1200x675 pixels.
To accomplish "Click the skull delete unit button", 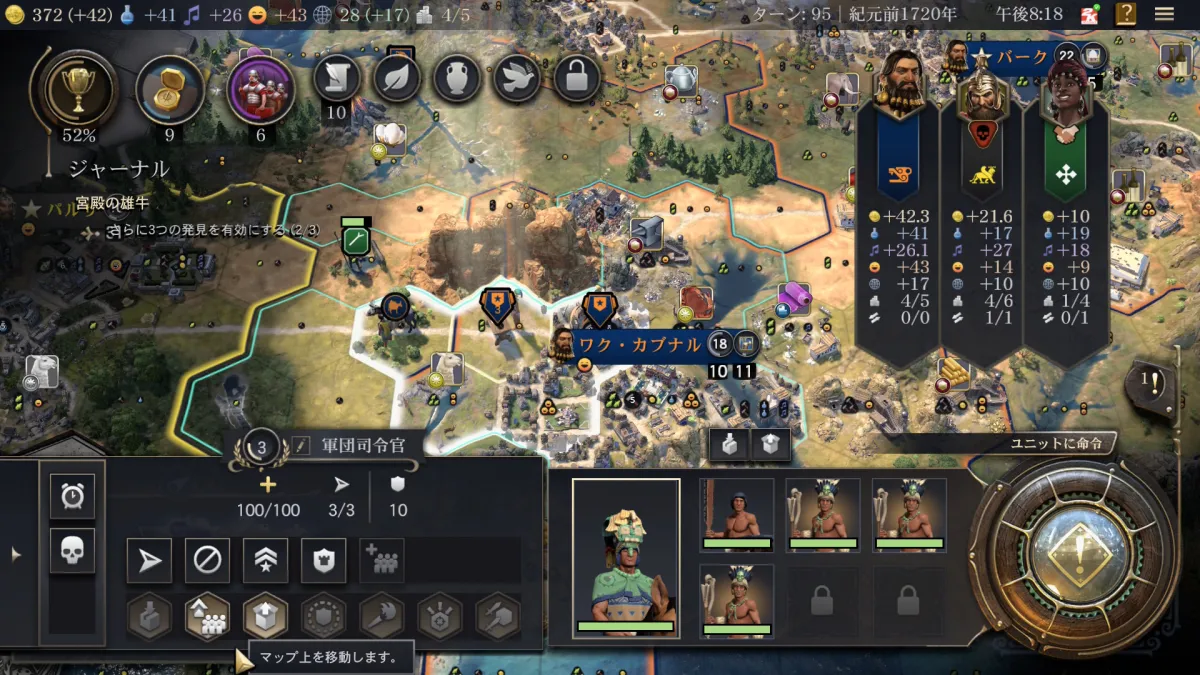I will (72, 550).
